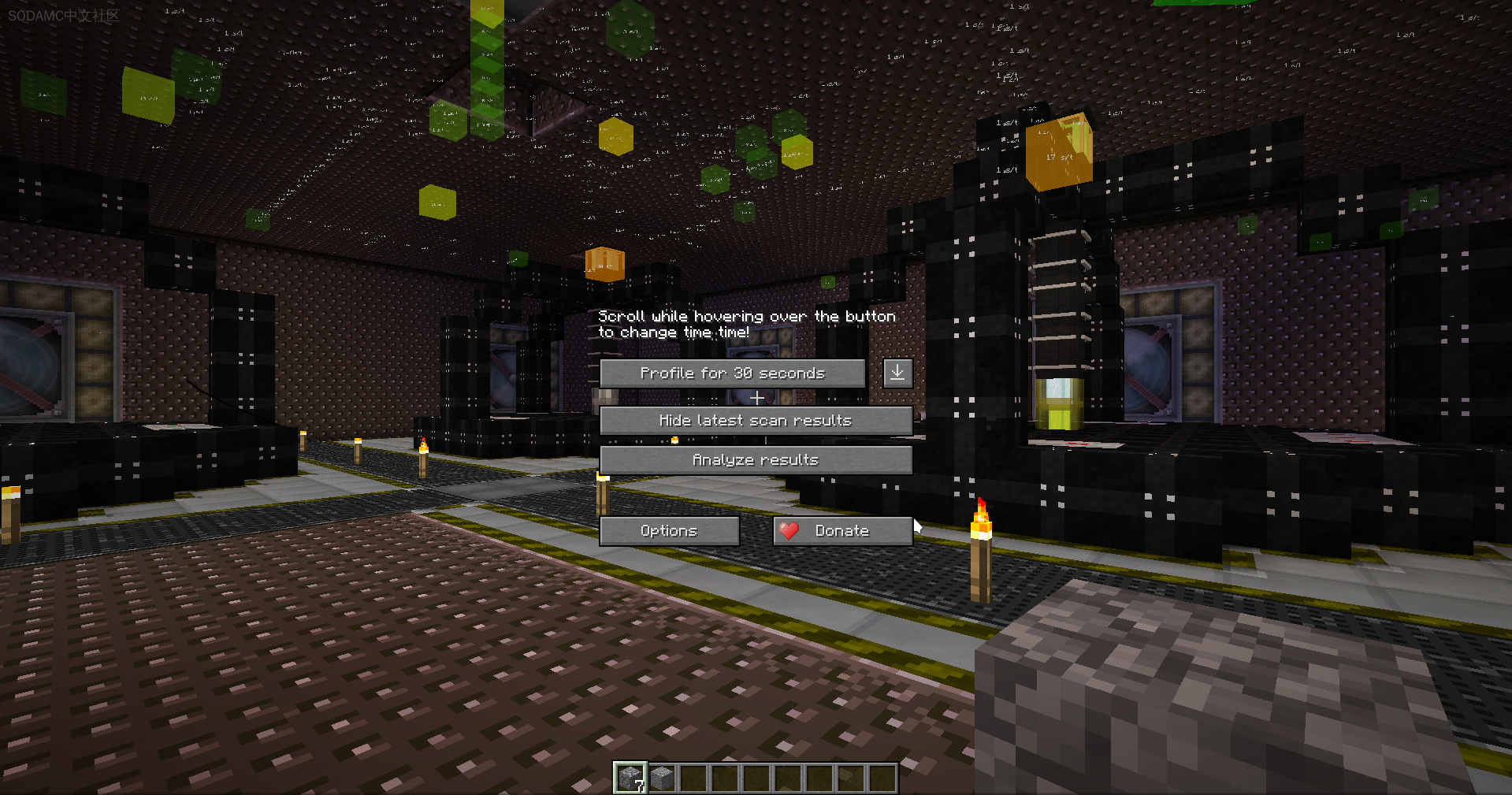Start profiling with Profile for 30 seconds

(x=732, y=373)
